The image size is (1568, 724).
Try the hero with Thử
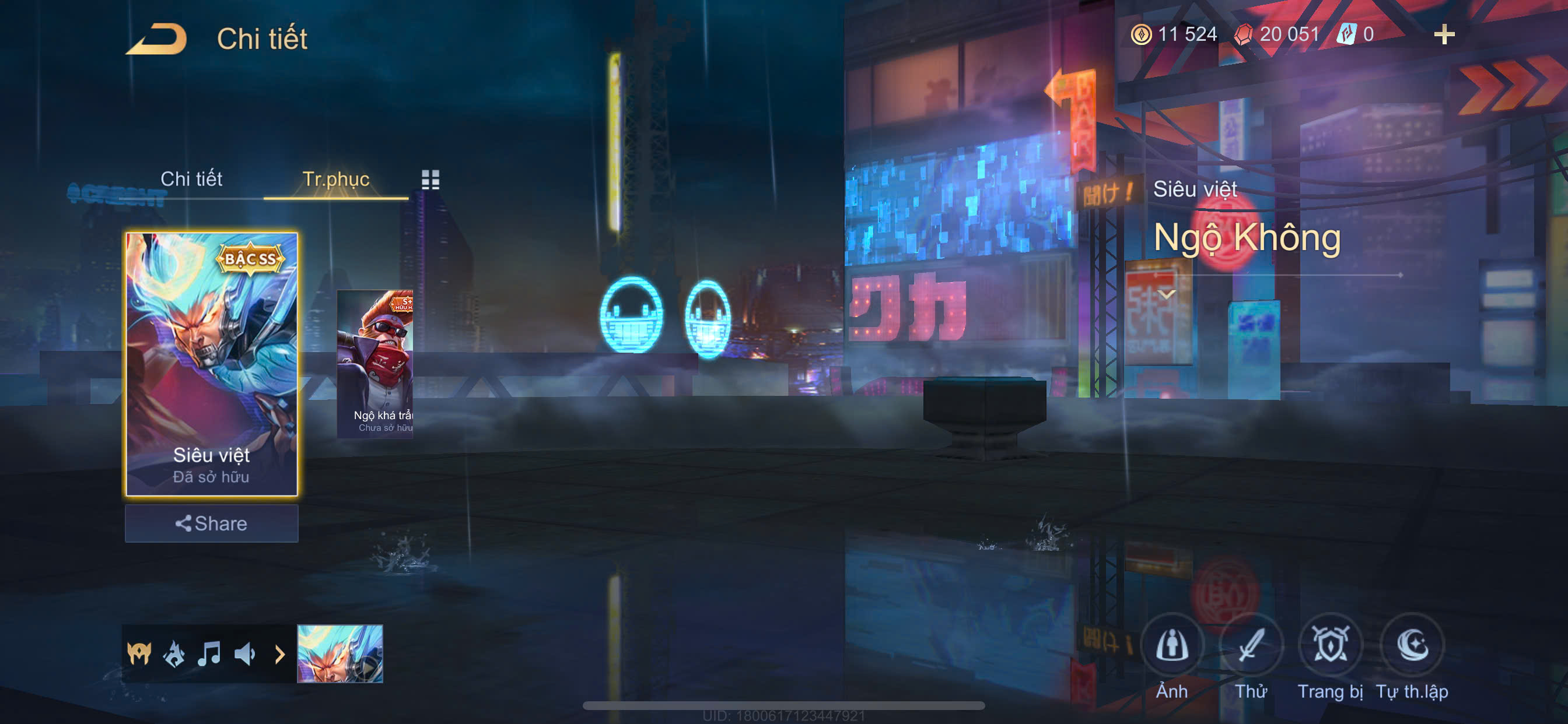[x=1251, y=646]
